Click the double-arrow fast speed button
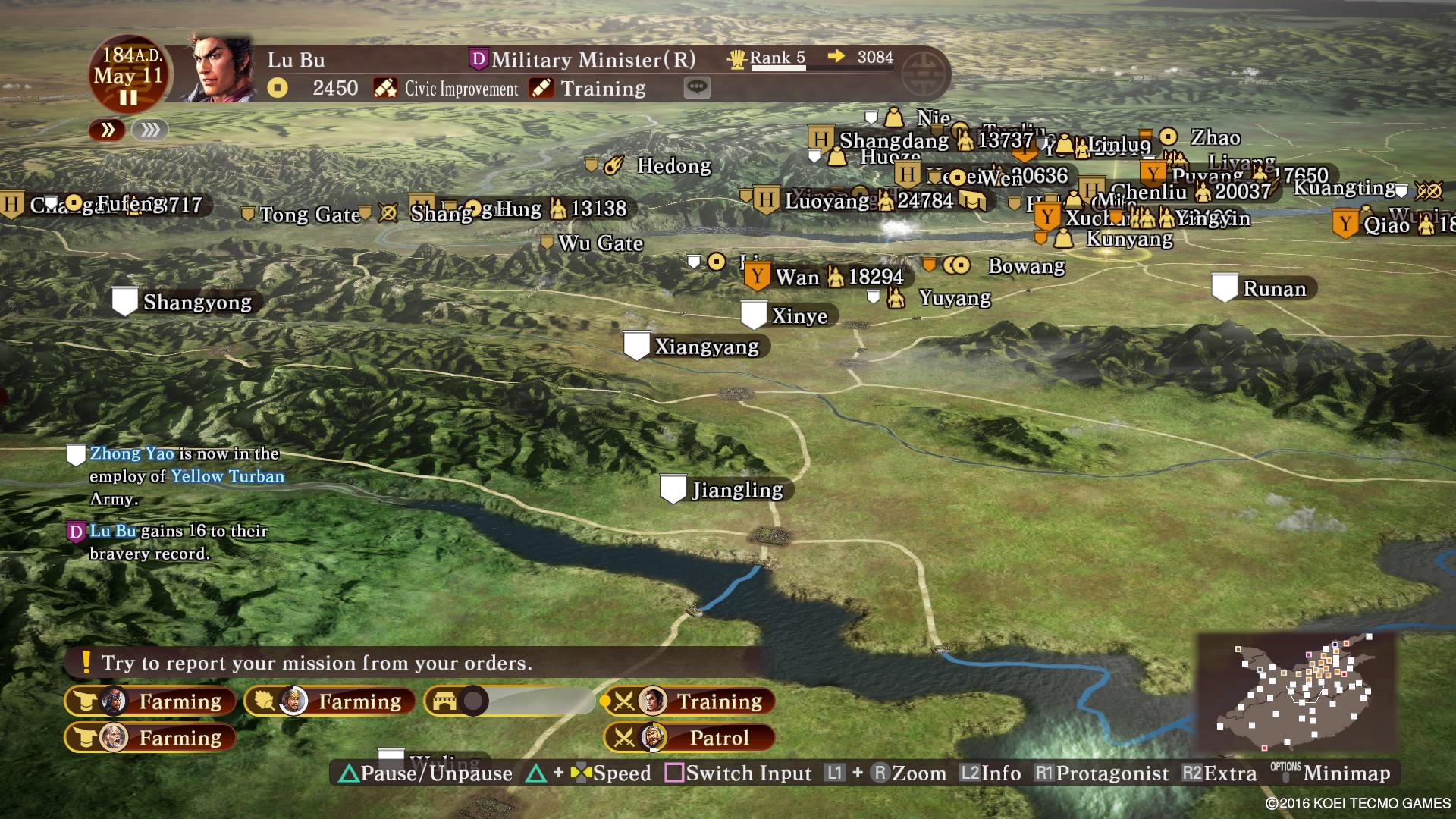The height and width of the screenshot is (819, 1456). pyautogui.click(x=108, y=130)
